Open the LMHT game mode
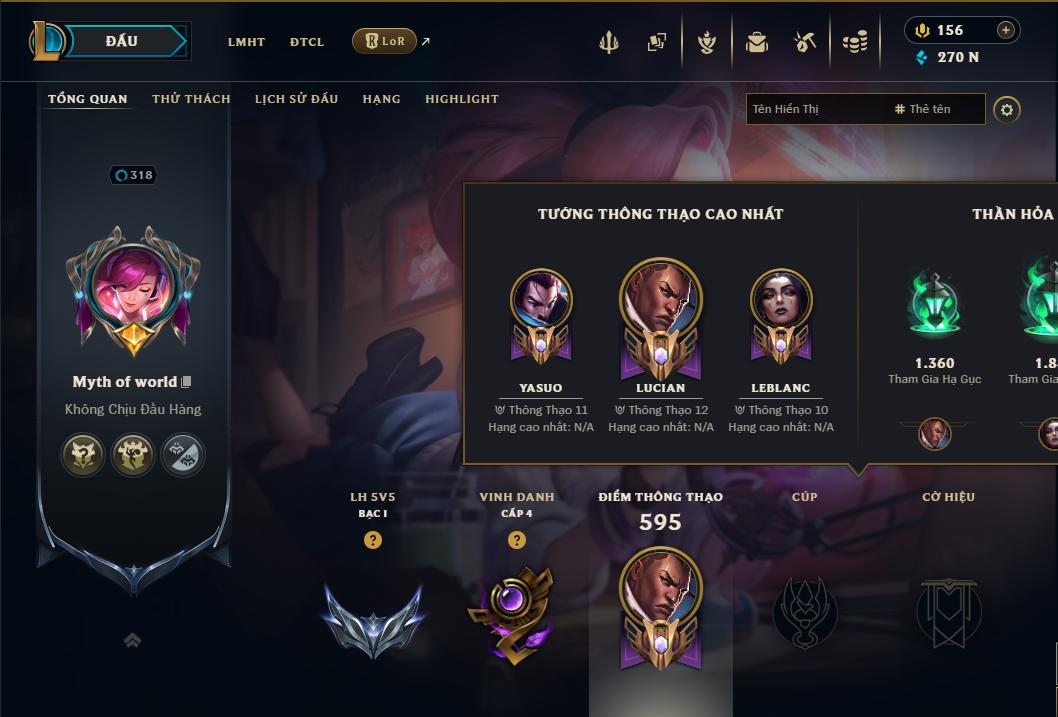 pos(246,42)
